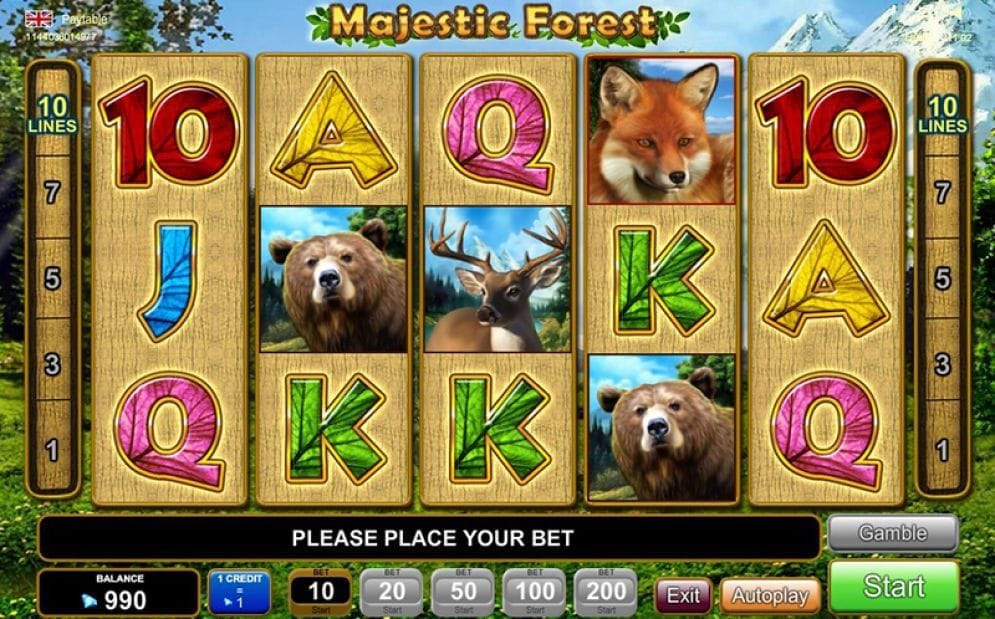Click the UK flag language icon
Viewport: 995px width, 619px height.
[x=39, y=19]
